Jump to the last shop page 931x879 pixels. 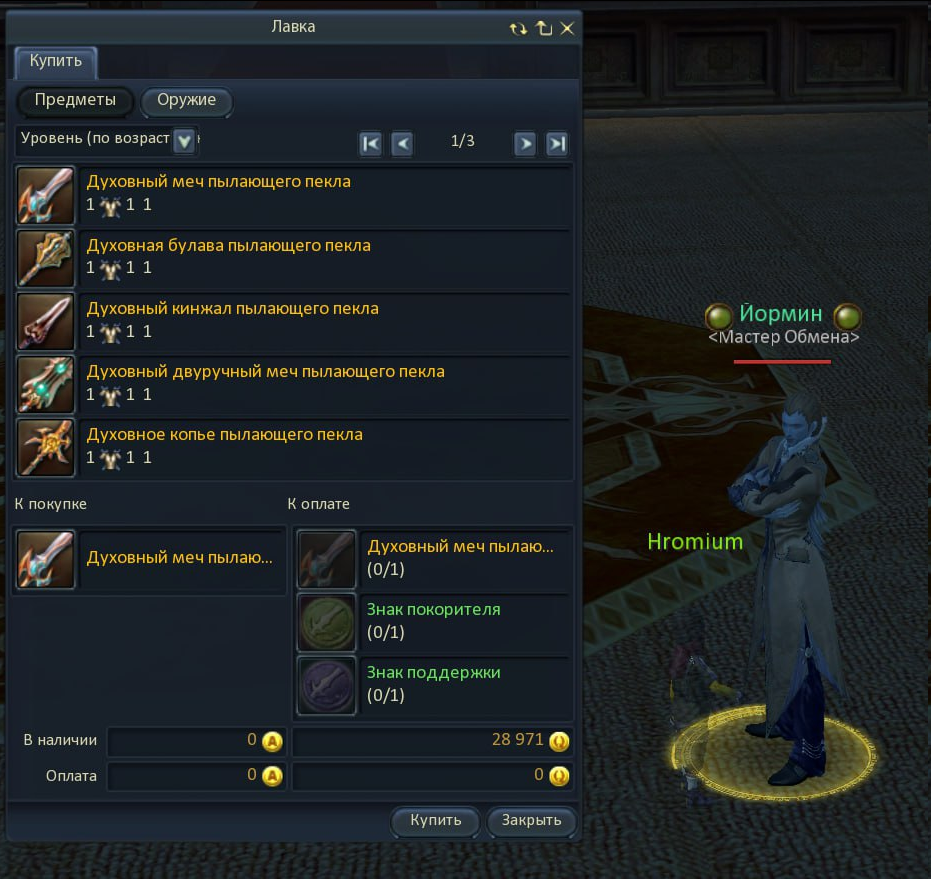557,143
